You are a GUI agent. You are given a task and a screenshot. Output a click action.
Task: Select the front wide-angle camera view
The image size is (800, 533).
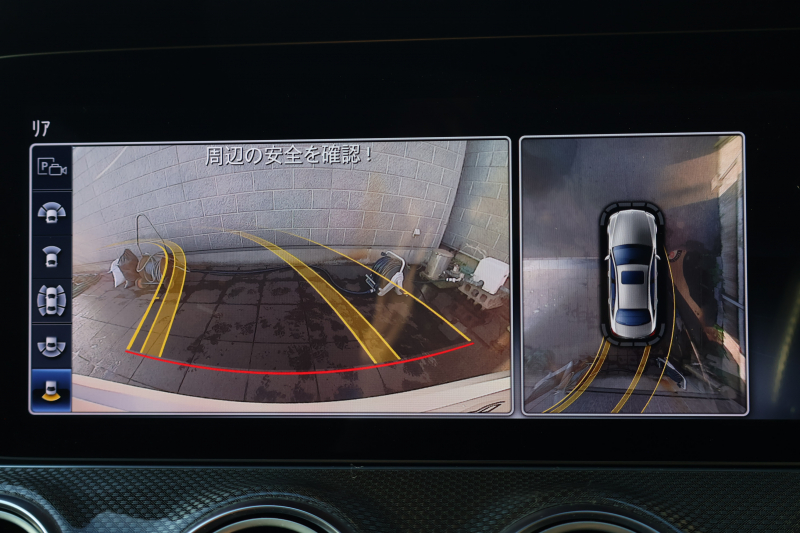pyautogui.click(x=51, y=212)
